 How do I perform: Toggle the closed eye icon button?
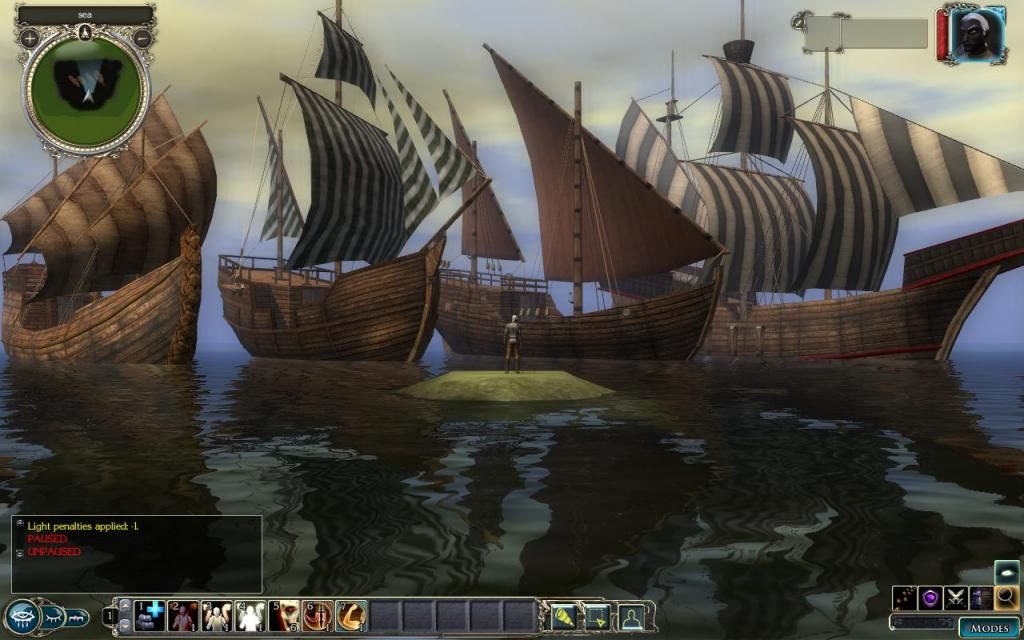(x=54, y=616)
